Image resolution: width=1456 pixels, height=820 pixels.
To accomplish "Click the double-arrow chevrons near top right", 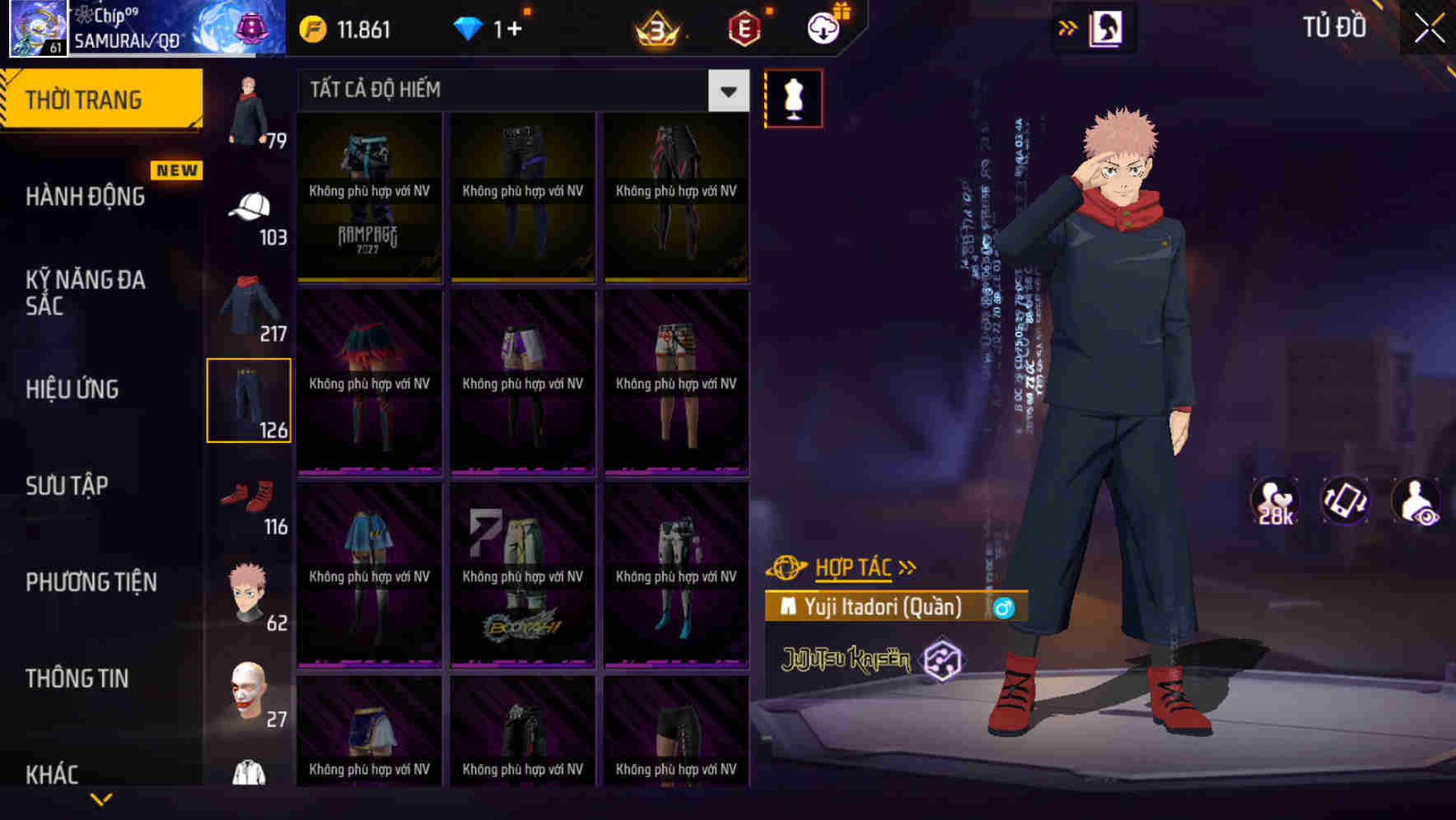I will (1068, 27).
